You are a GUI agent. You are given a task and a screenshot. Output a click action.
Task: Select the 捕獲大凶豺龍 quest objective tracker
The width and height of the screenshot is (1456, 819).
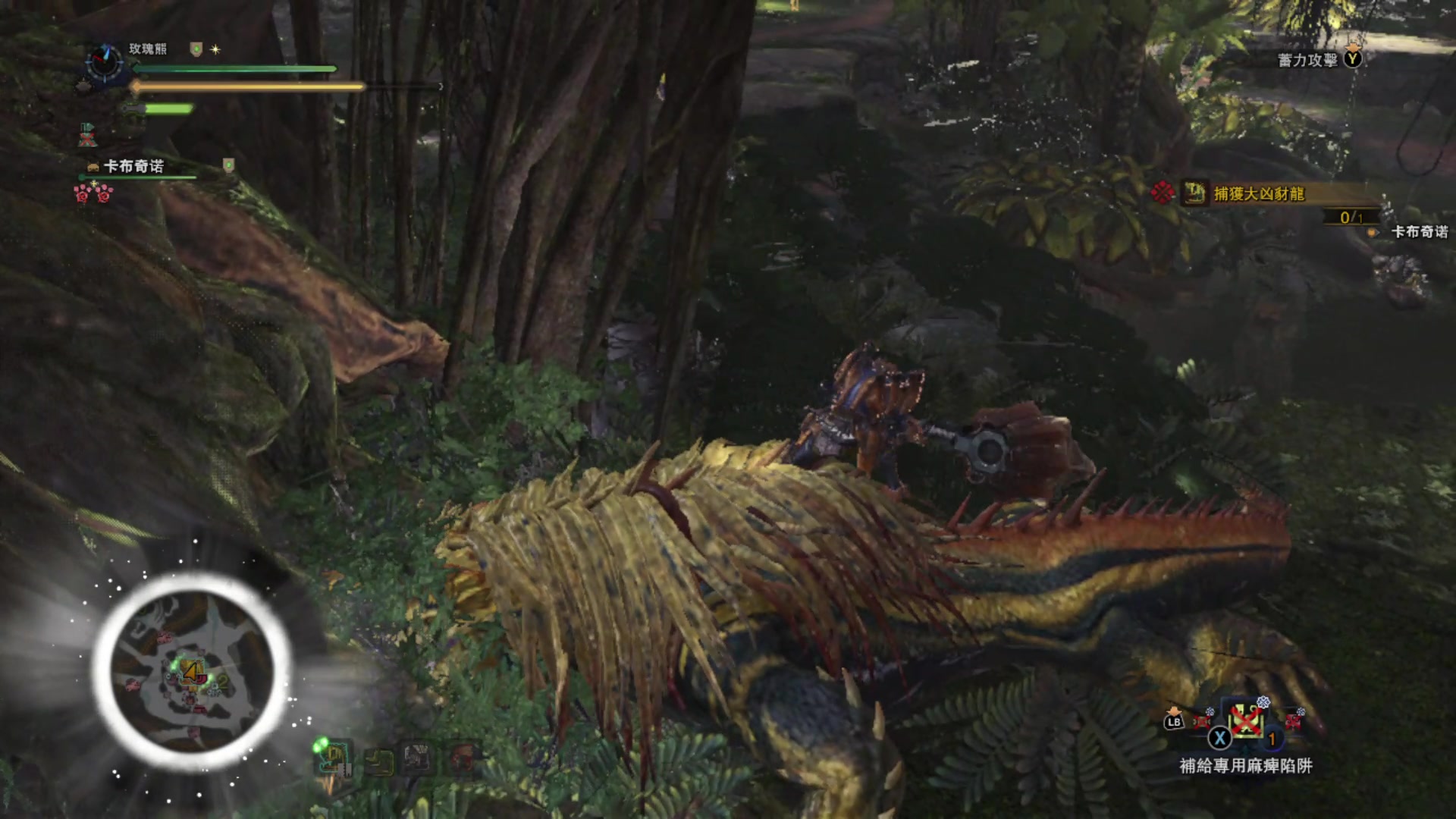pos(1259,194)
